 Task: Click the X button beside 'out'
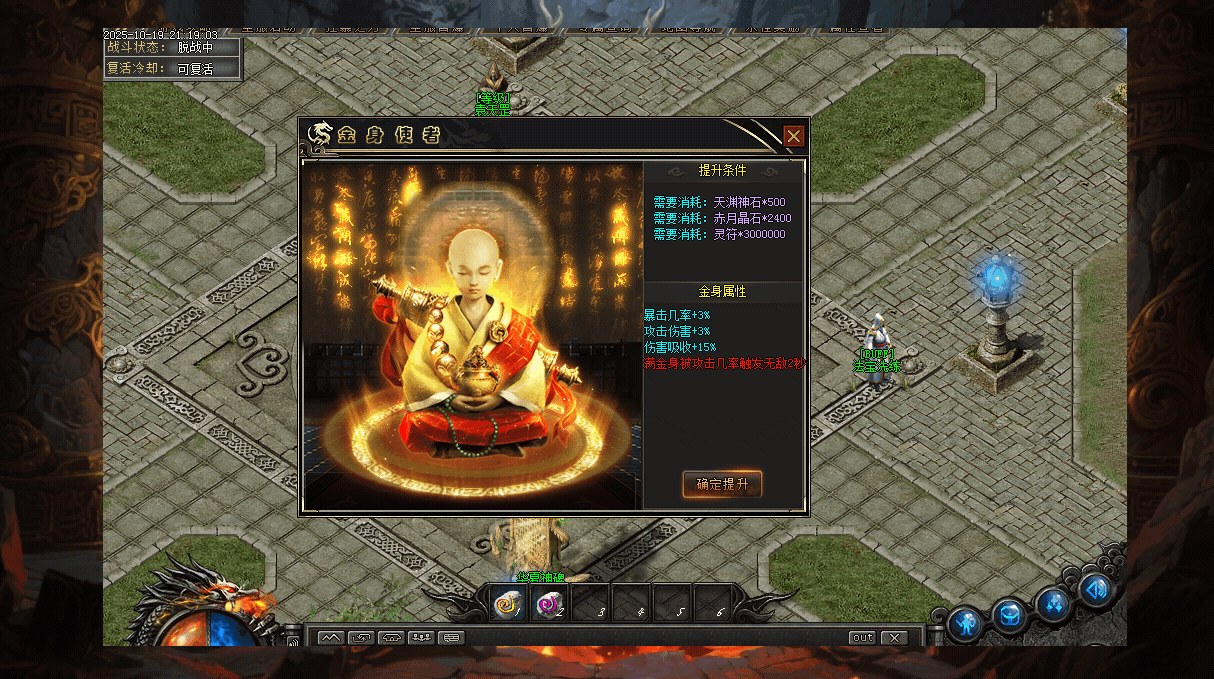point(893,637)
